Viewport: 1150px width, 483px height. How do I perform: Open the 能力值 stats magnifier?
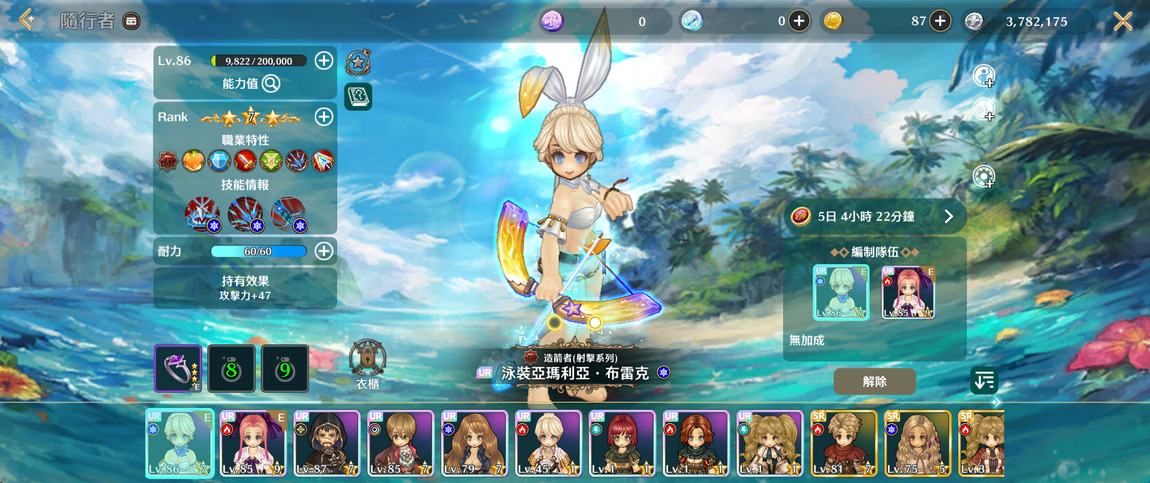tap(271, 84)
